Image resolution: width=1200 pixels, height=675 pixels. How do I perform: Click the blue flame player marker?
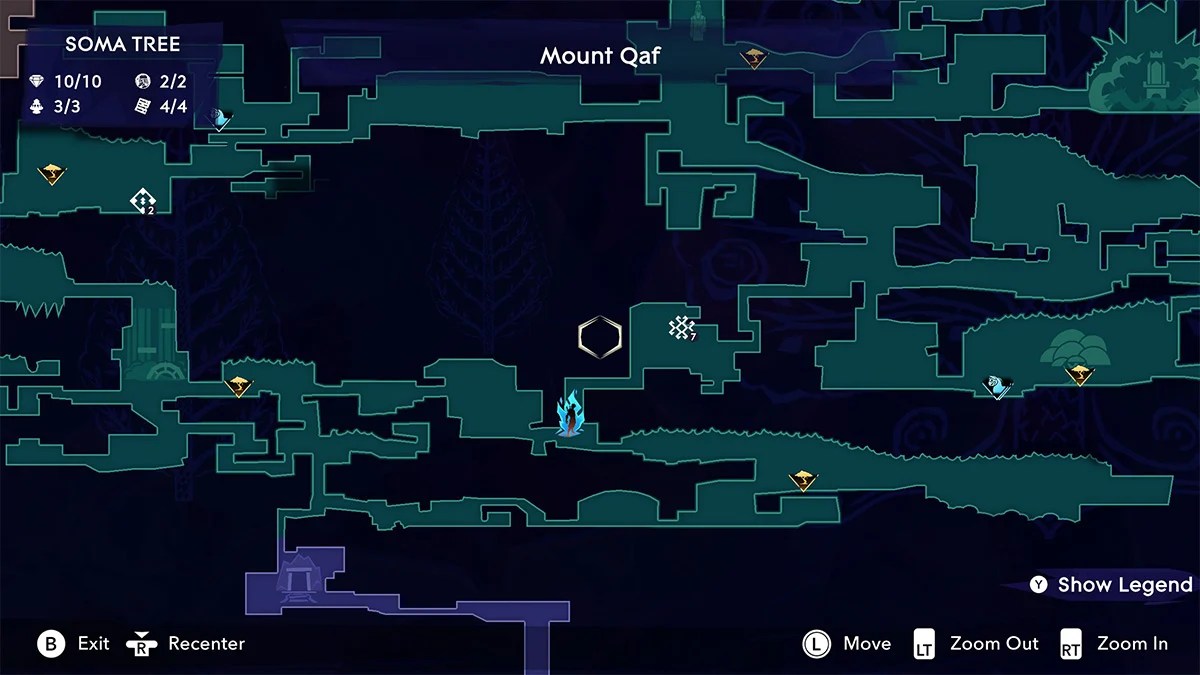(x=570, y=414)
